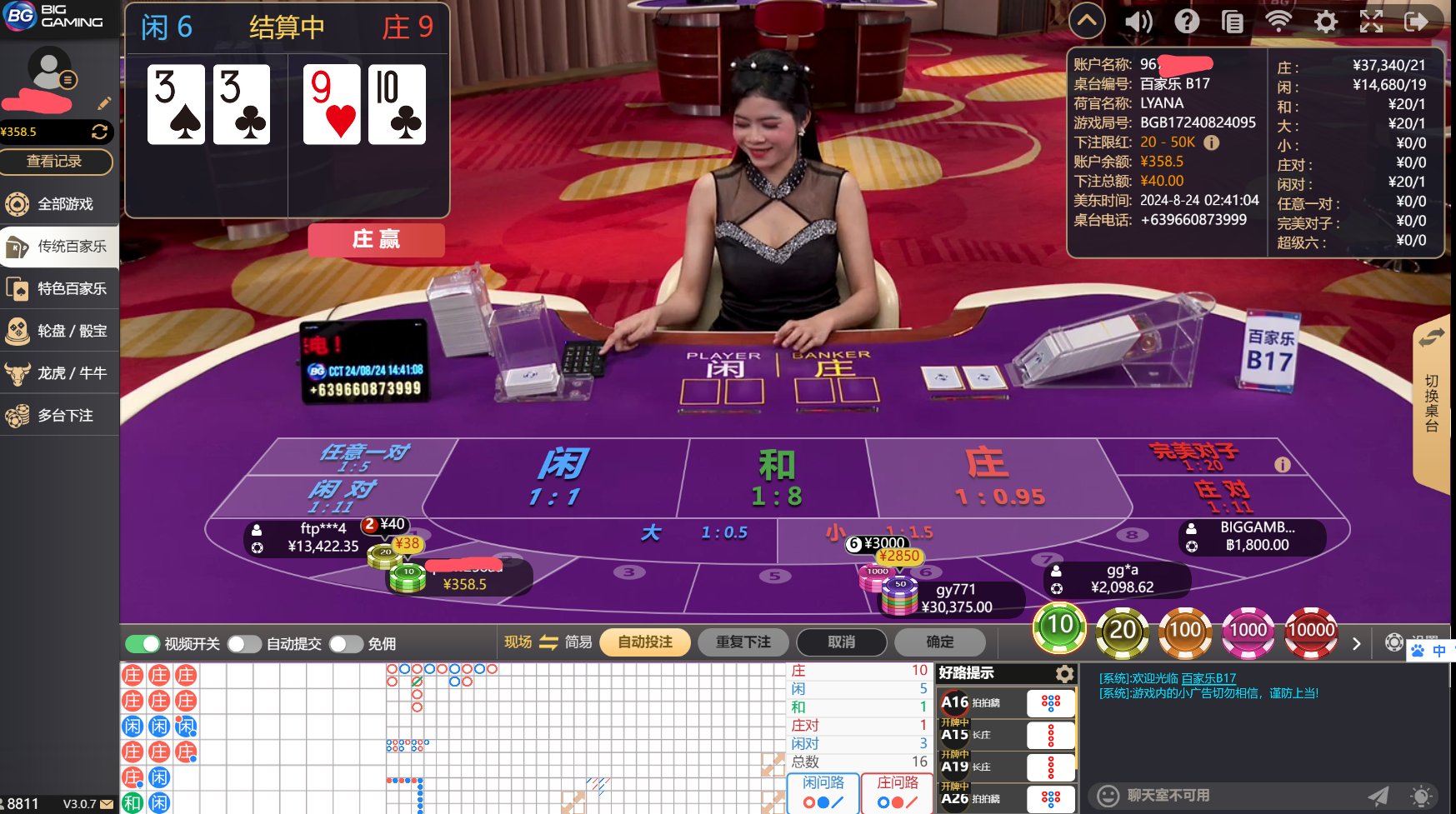Toggle 视频开关 to turn off video
This screenshot has width=1456, height=814.
143,643
